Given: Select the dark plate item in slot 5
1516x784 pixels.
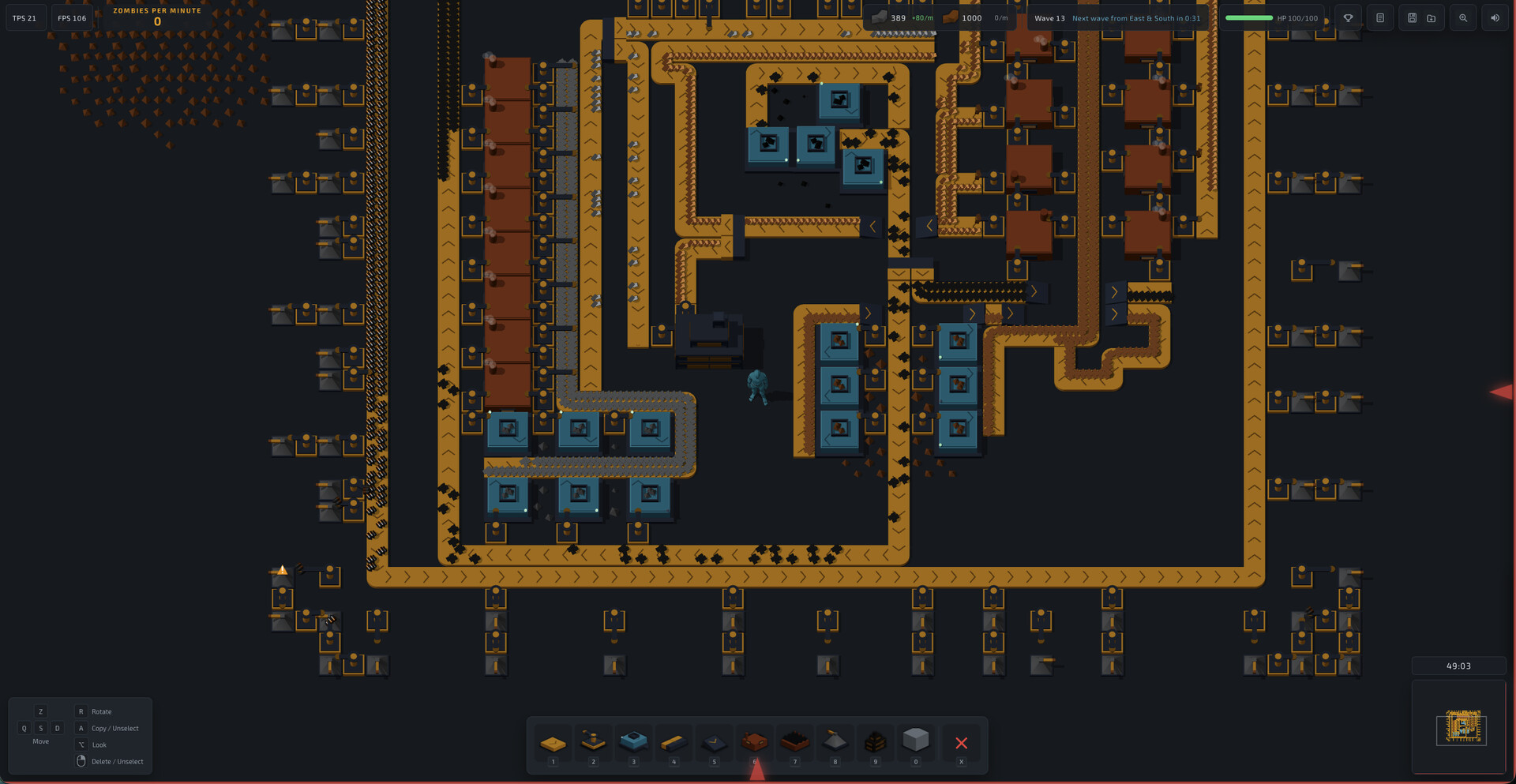Looking at the screenshot, I should point(714,742).
